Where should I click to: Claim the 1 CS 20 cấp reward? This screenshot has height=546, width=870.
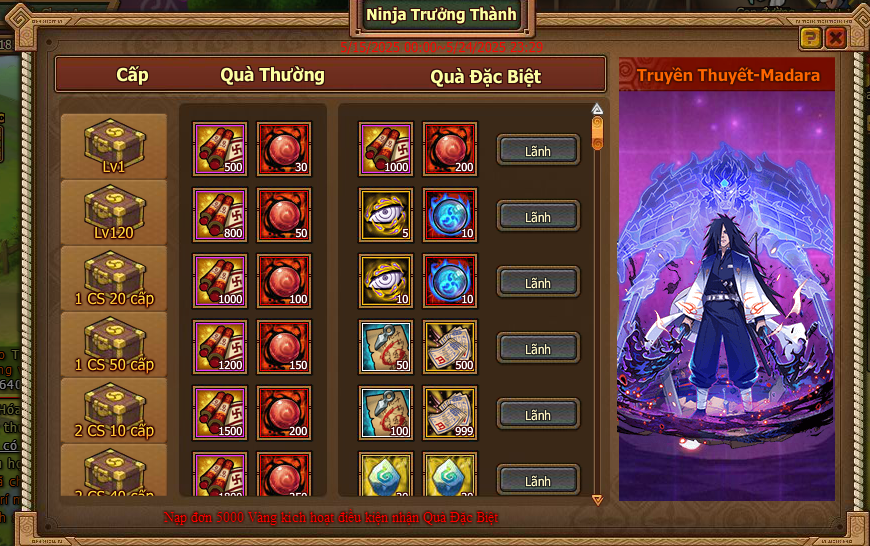[x=538, y=283]
